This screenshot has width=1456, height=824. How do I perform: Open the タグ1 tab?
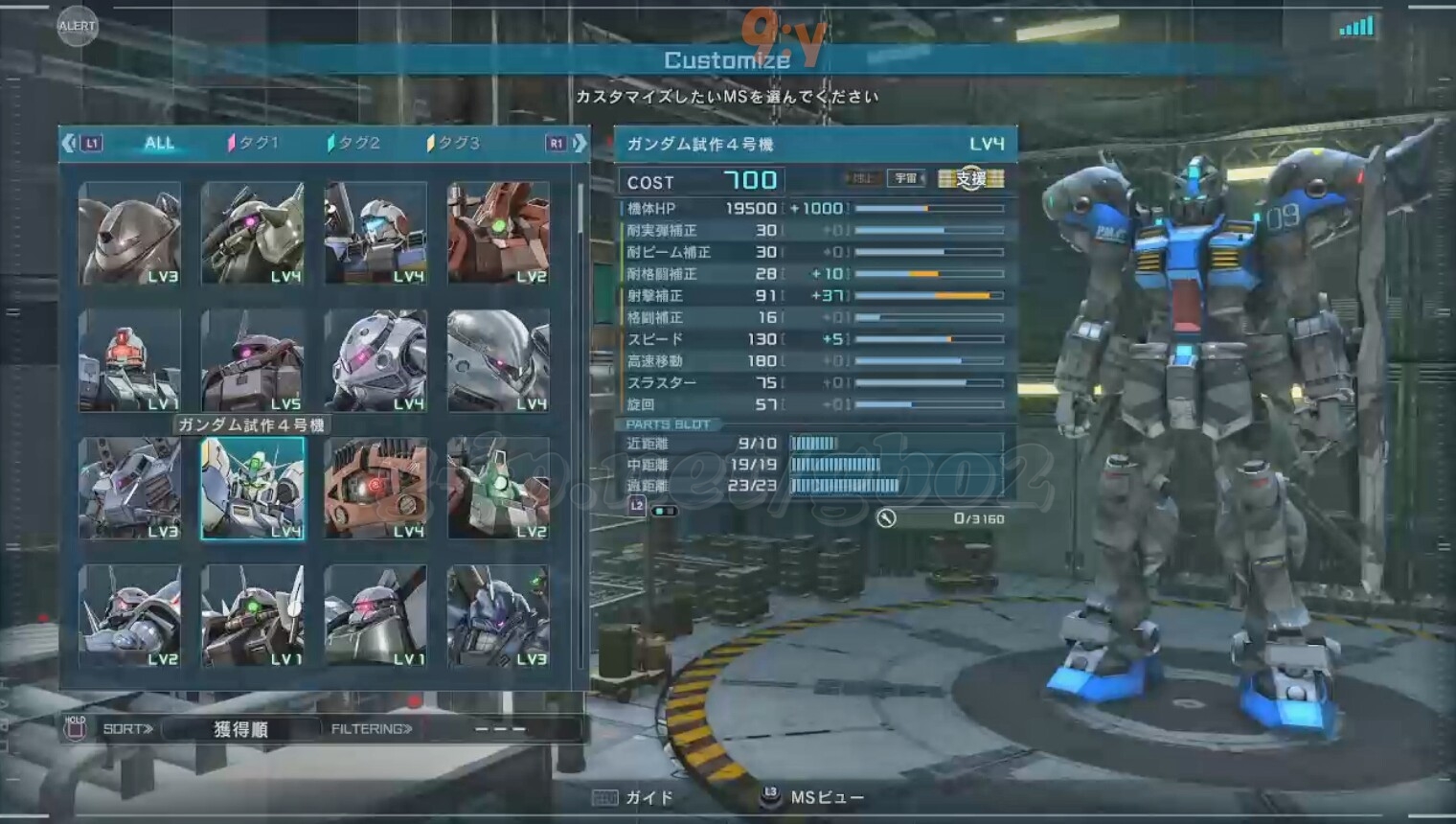point(254,143)
